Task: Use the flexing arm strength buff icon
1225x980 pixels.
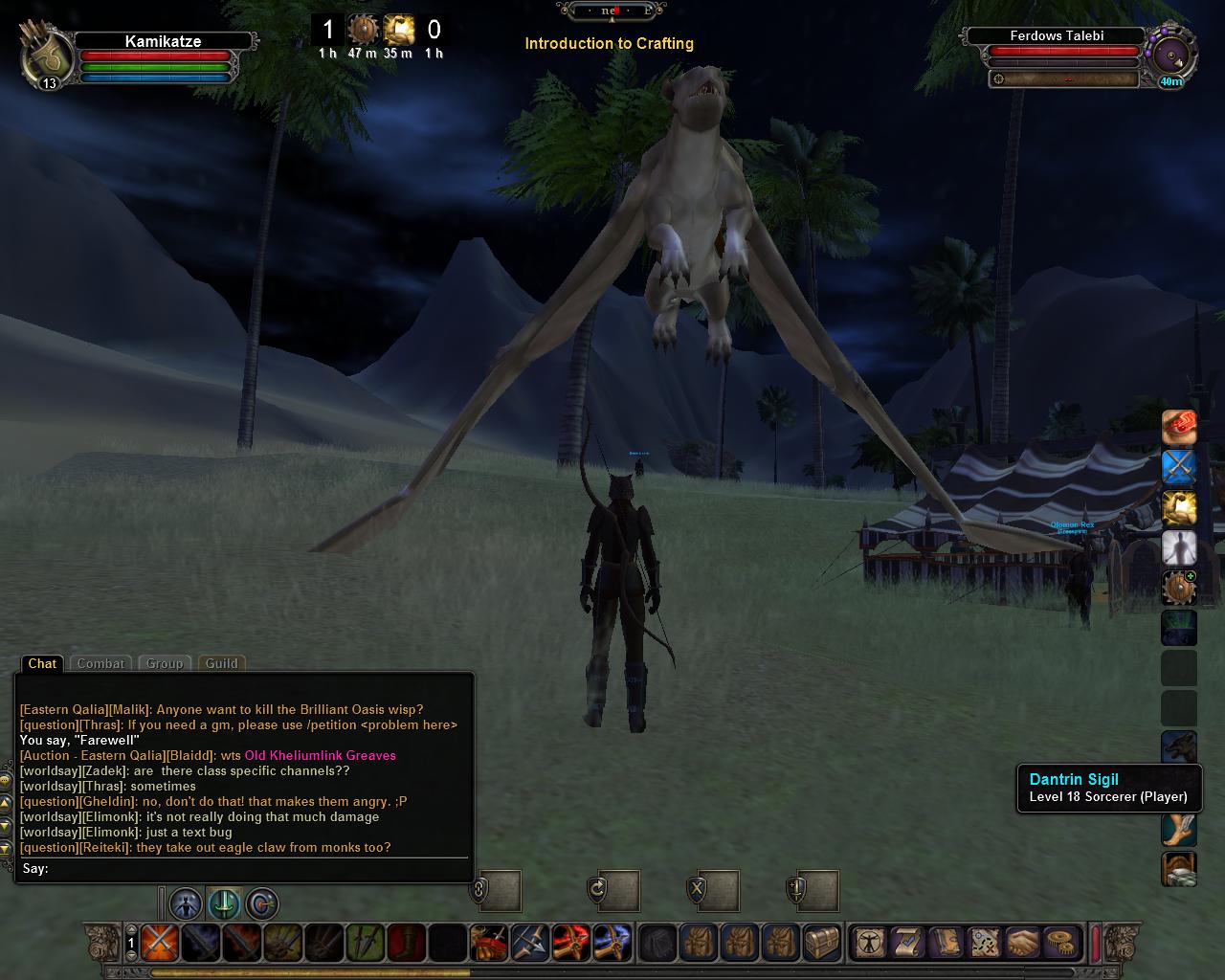Action: click(x=1179, y=508)
